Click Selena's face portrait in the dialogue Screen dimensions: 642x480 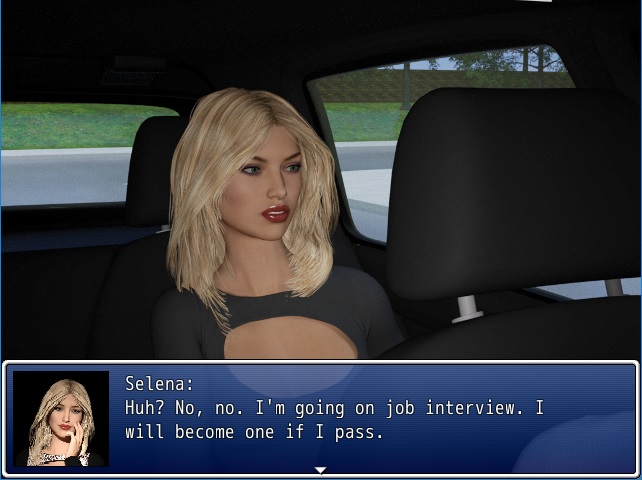[x=61, y=418]
